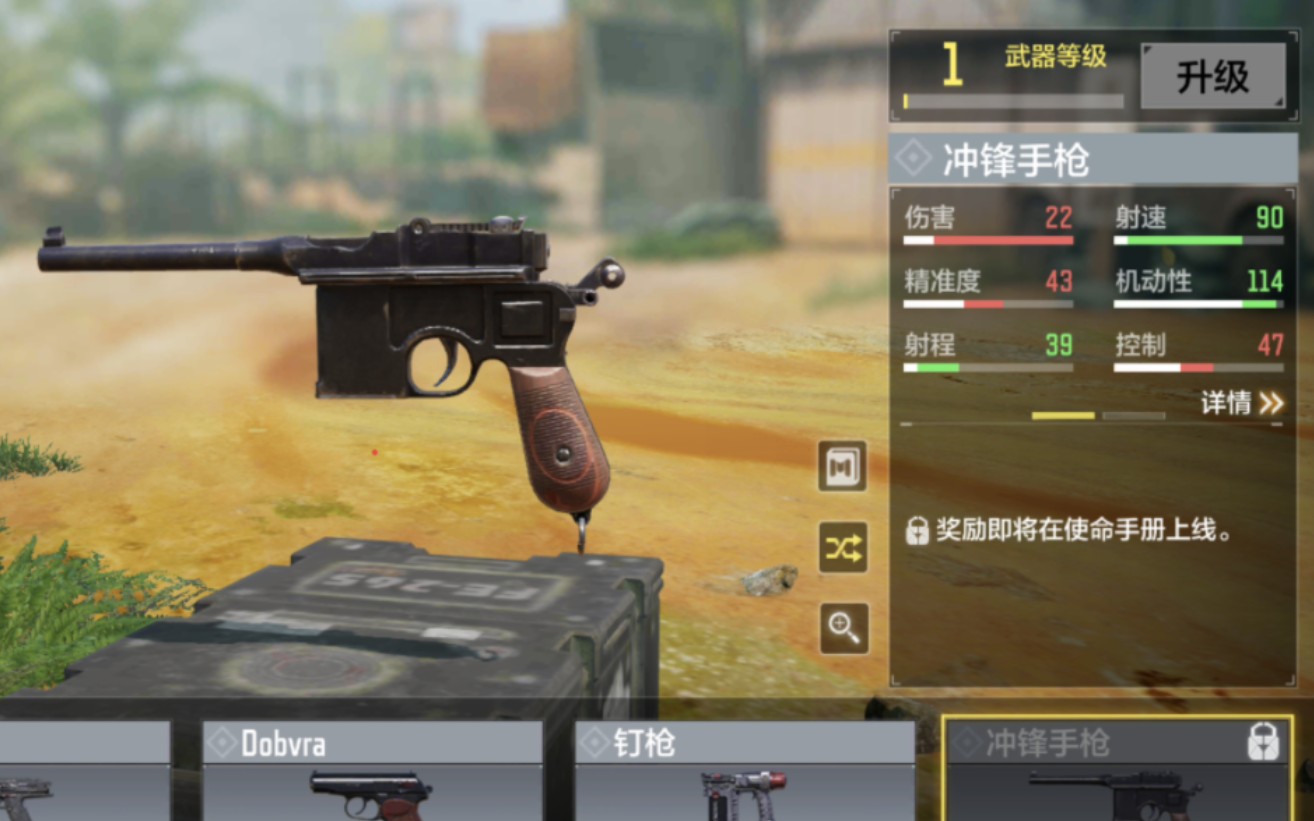Open the magnifier weapon inspect icon
The width and height of the screenshot is (1314, 821).
click(x=842, y=628)
